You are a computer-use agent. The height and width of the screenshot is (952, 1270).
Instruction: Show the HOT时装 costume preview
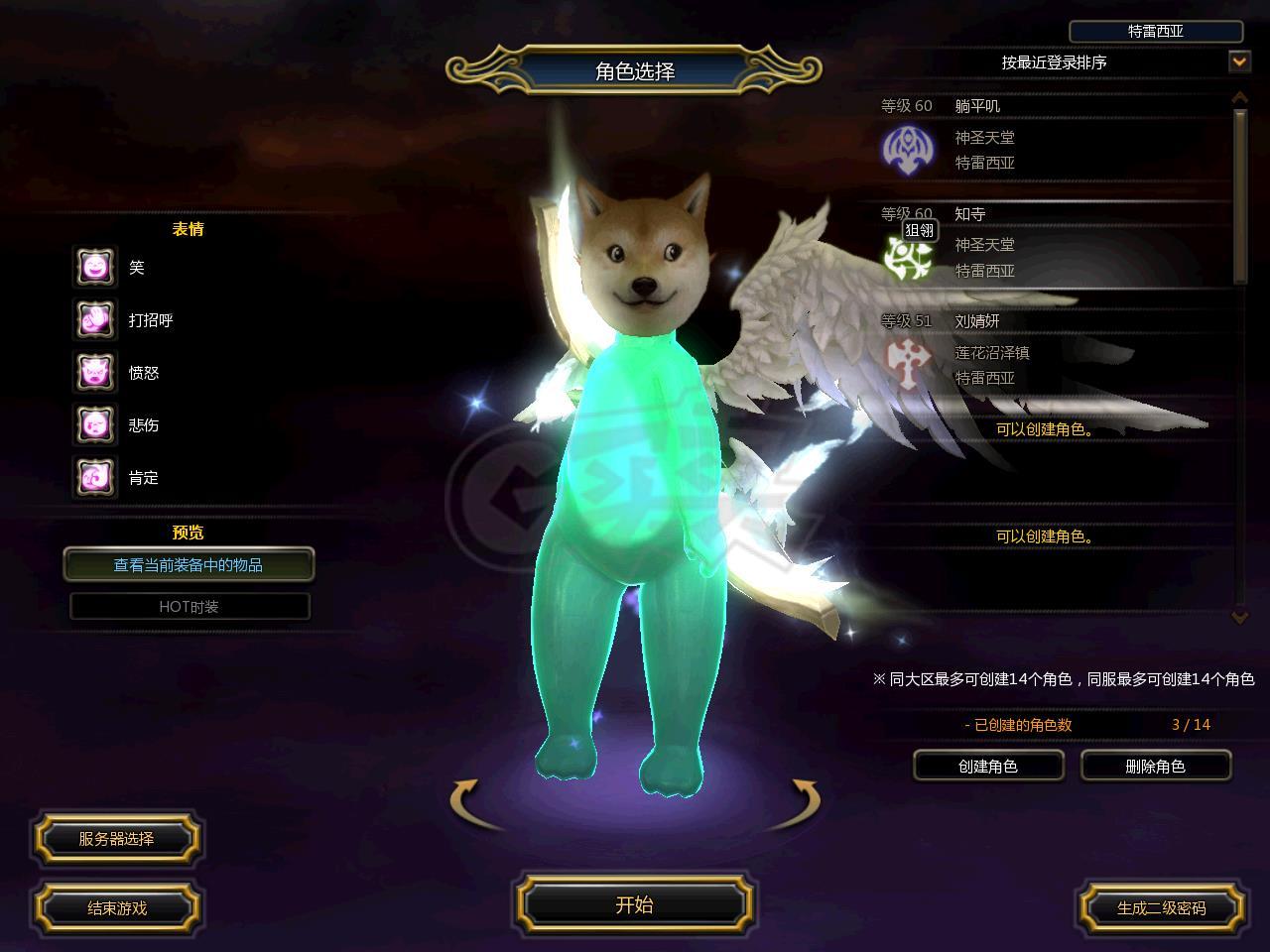point(190,606)
